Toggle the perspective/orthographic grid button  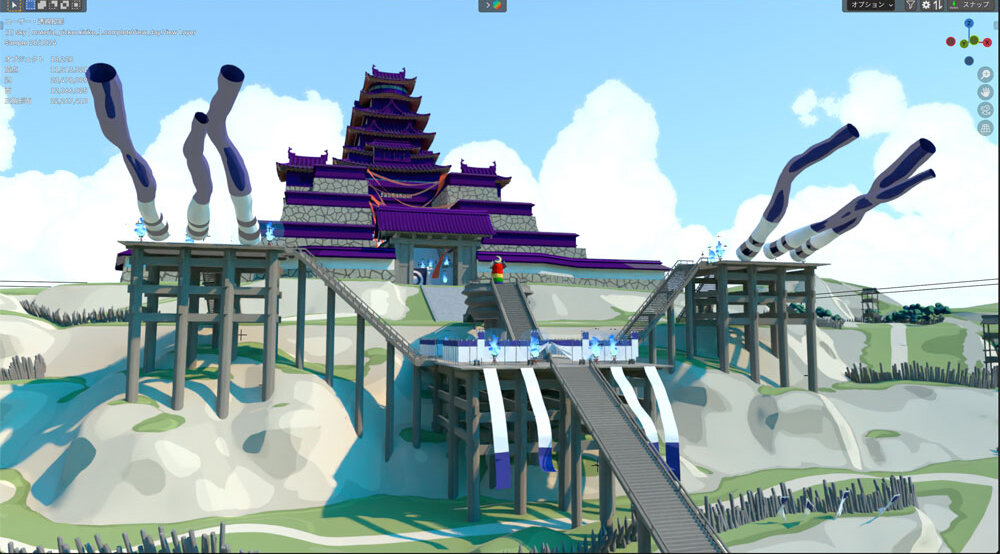985,127
